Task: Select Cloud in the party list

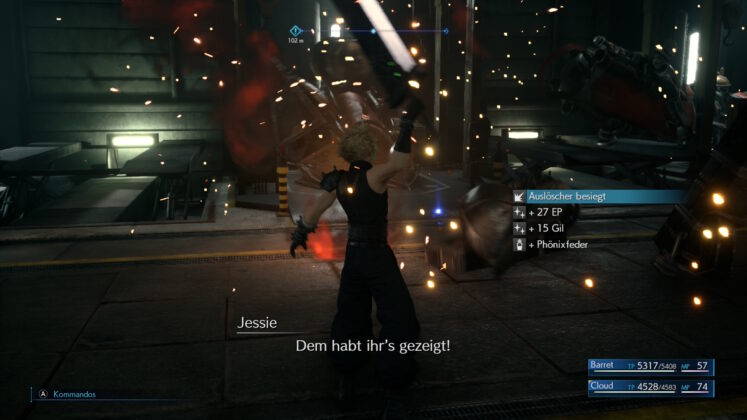Action: [650, 387]
